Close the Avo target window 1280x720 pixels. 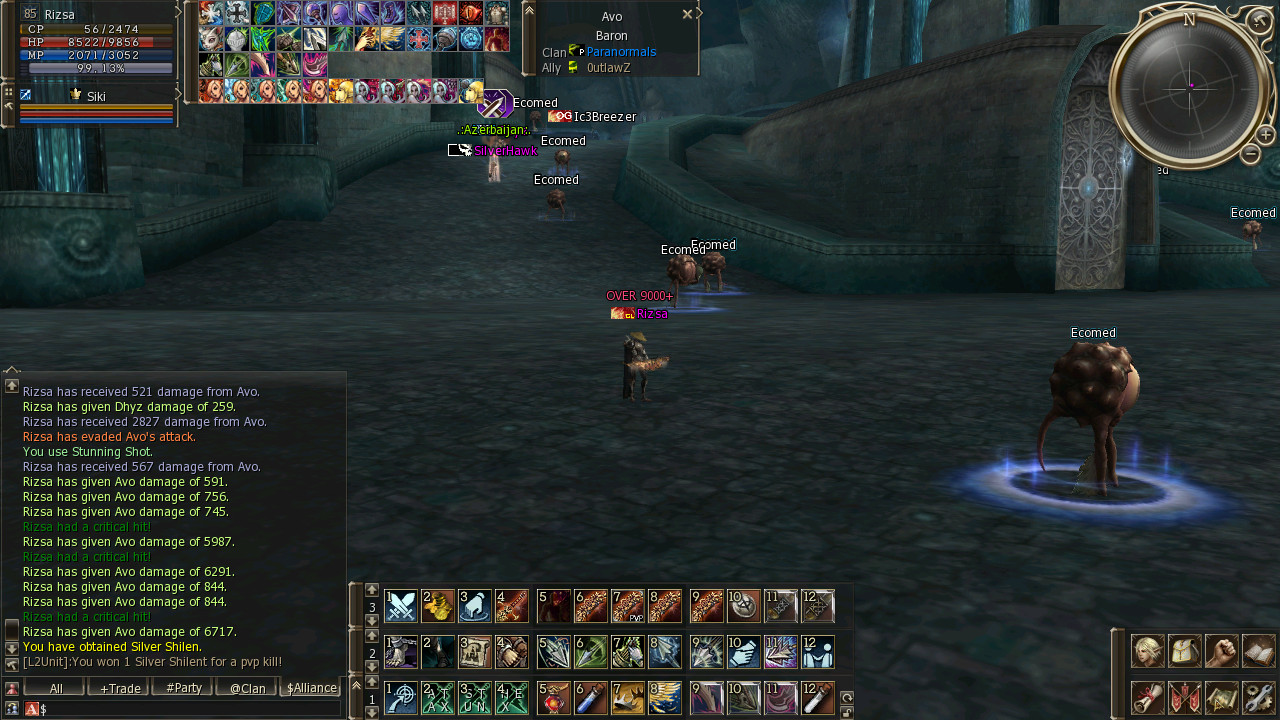pos(687,15)
